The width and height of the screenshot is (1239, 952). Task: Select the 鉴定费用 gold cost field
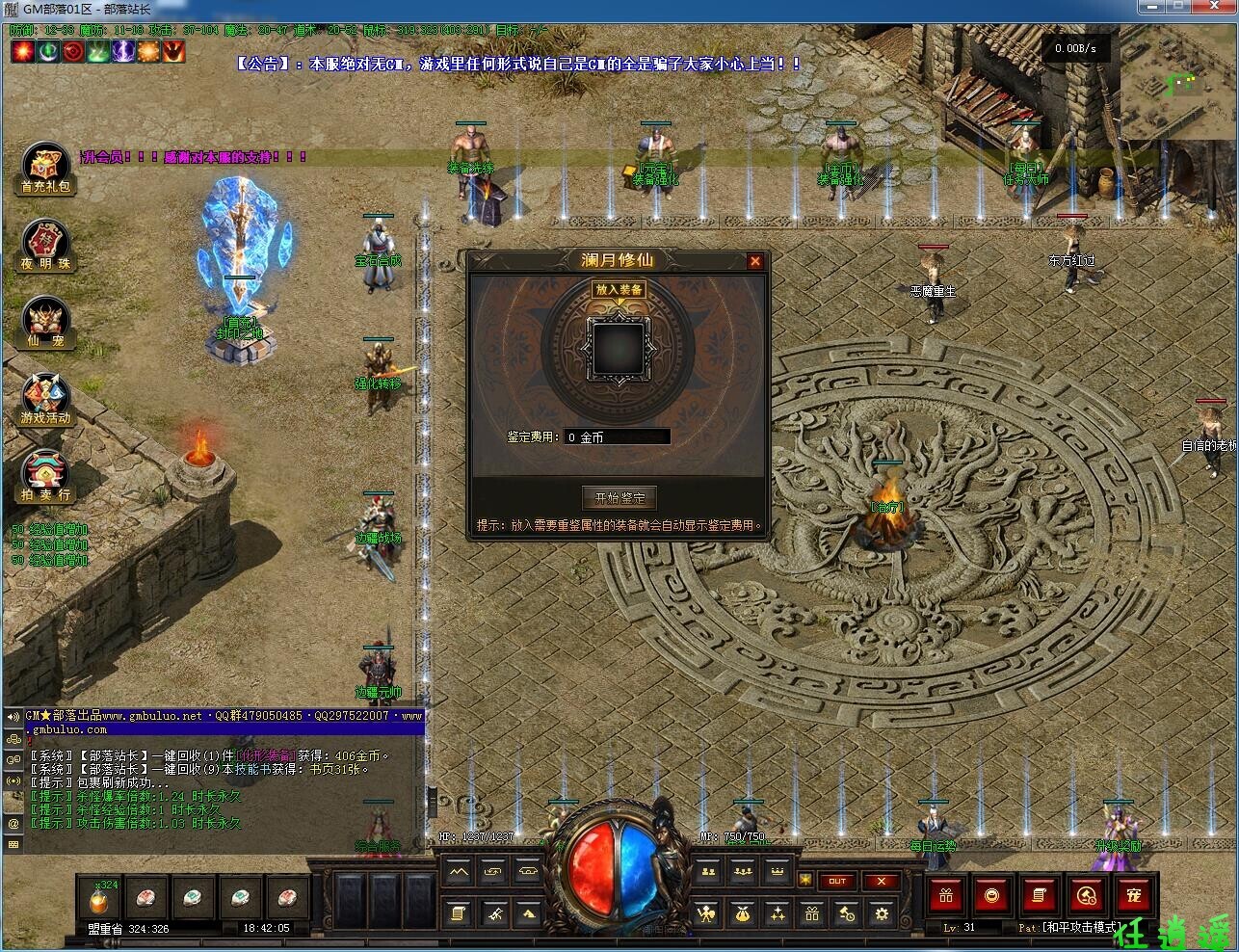point(617,436)
